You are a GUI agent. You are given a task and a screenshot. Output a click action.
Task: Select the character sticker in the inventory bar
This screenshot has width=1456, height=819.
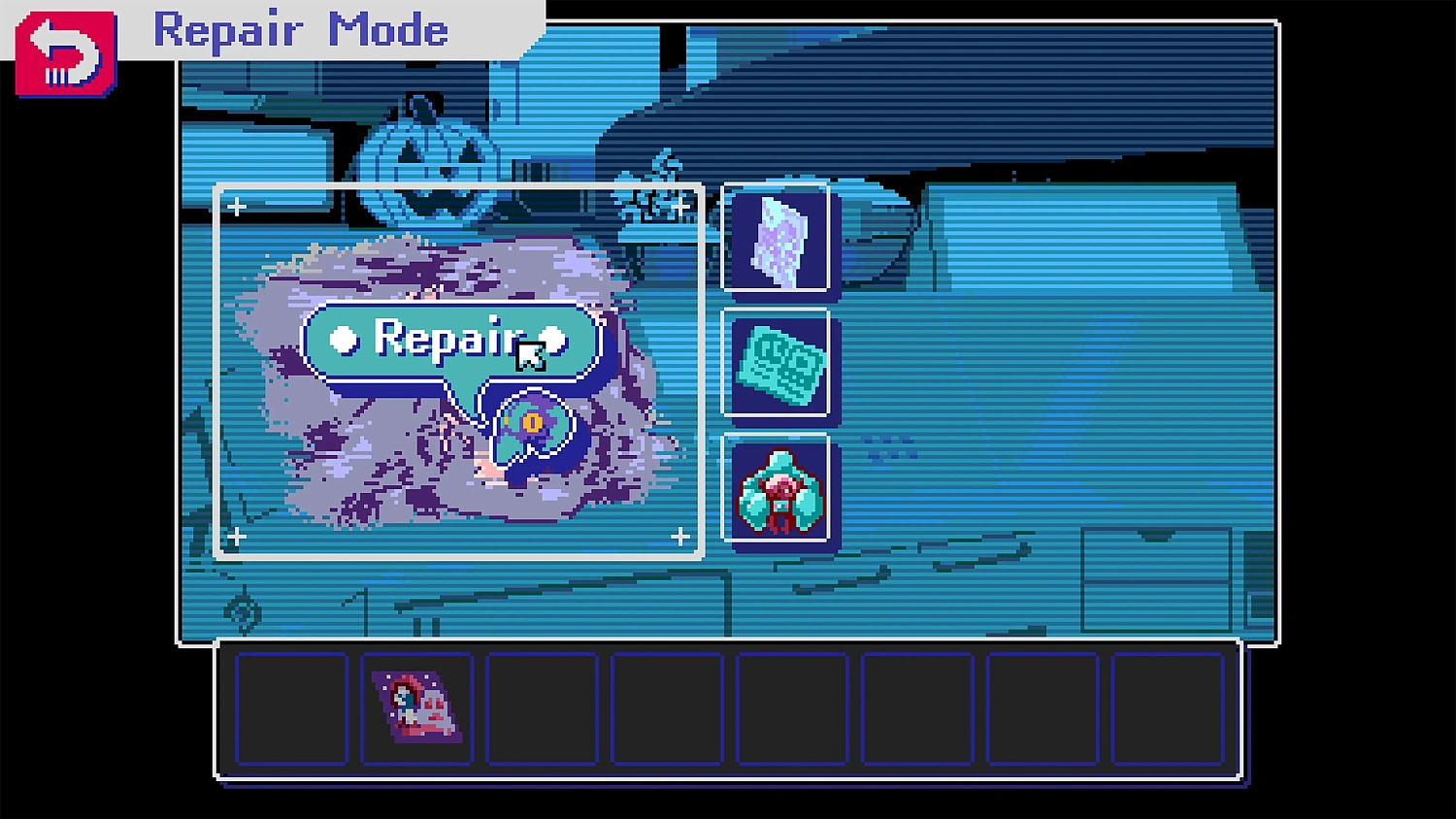[416, 708]
